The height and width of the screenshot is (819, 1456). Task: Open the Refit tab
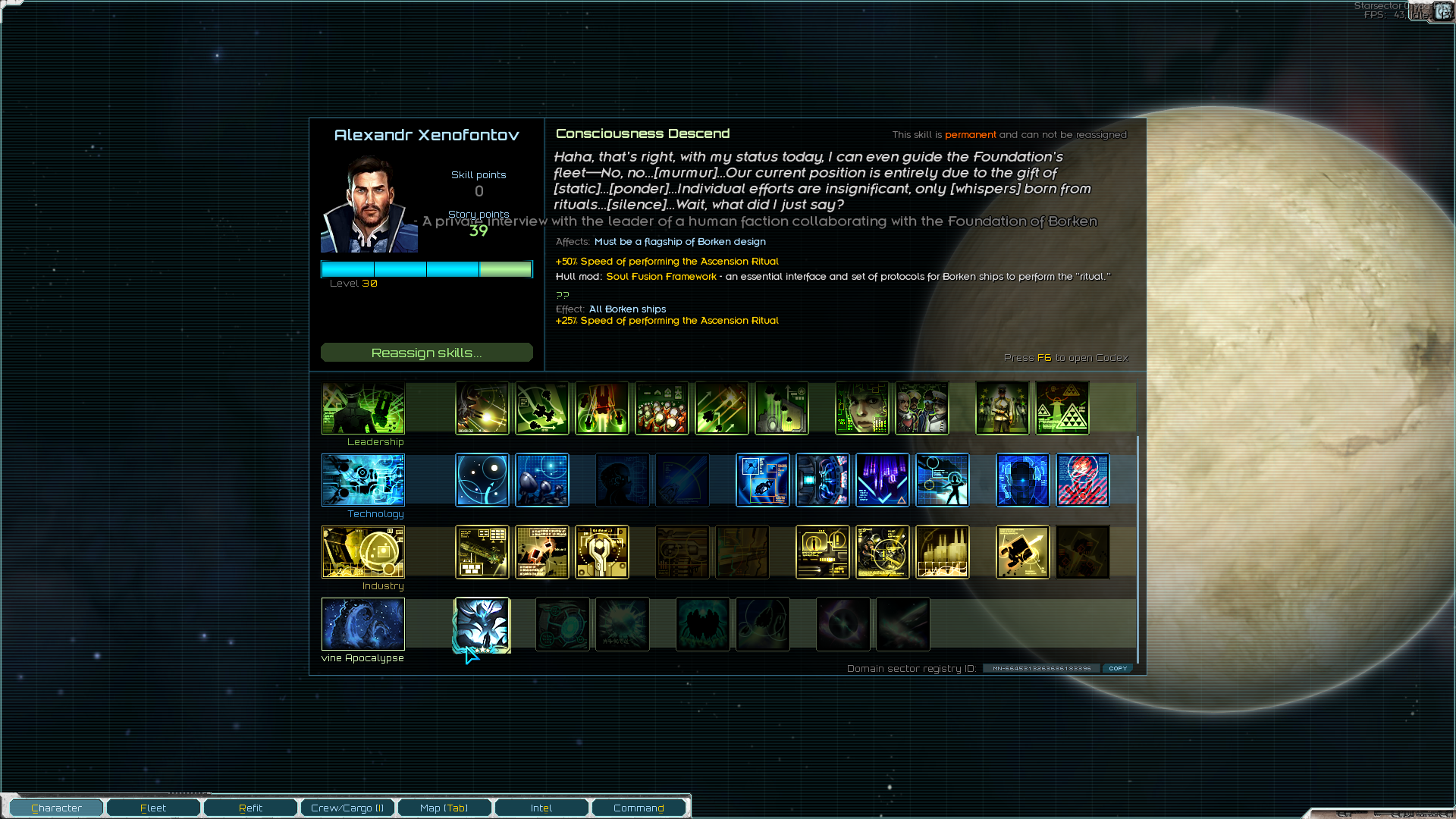coord(250,808)
